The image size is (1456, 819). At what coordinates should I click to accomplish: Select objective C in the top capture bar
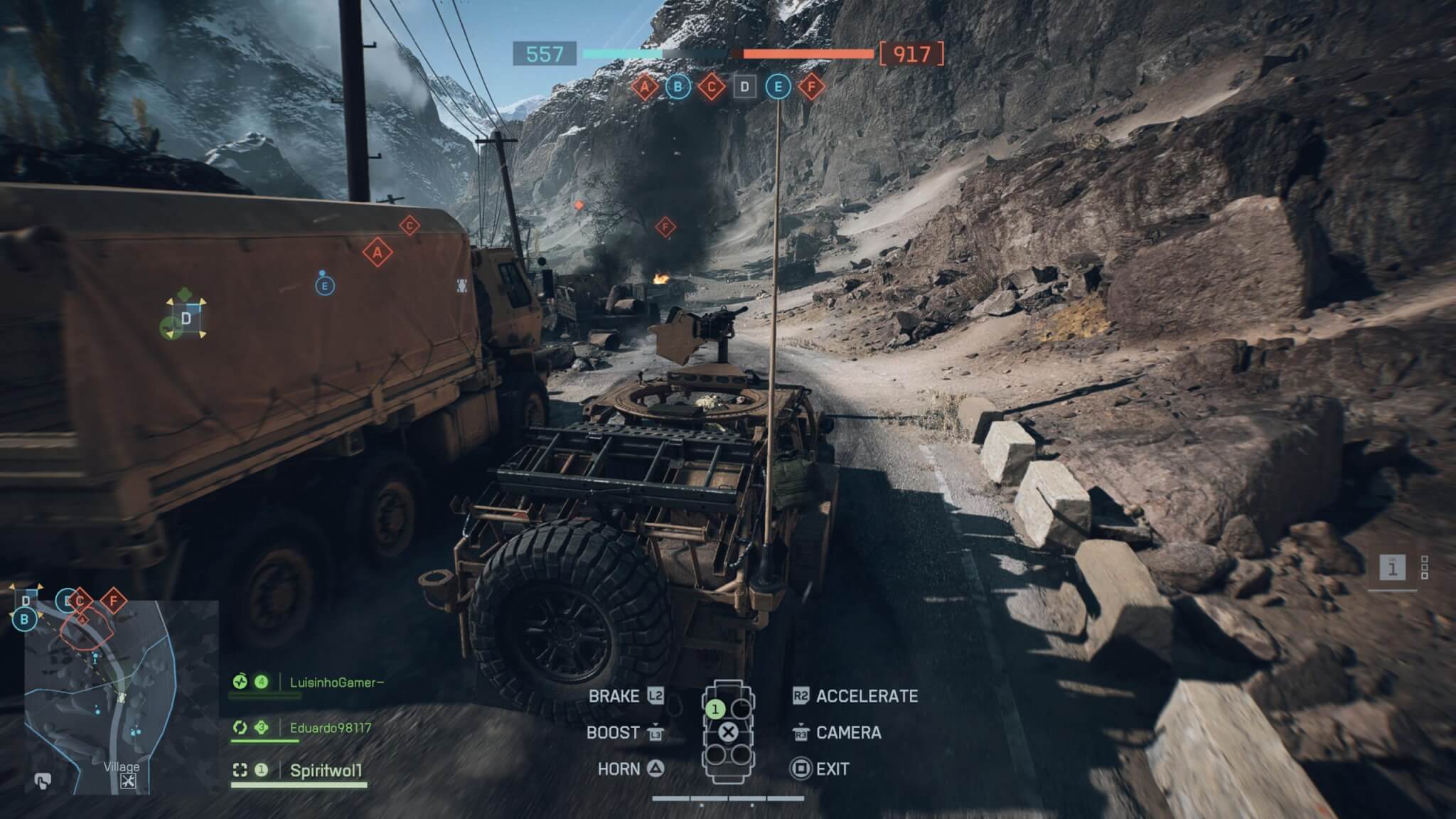(x=711, y=87)
